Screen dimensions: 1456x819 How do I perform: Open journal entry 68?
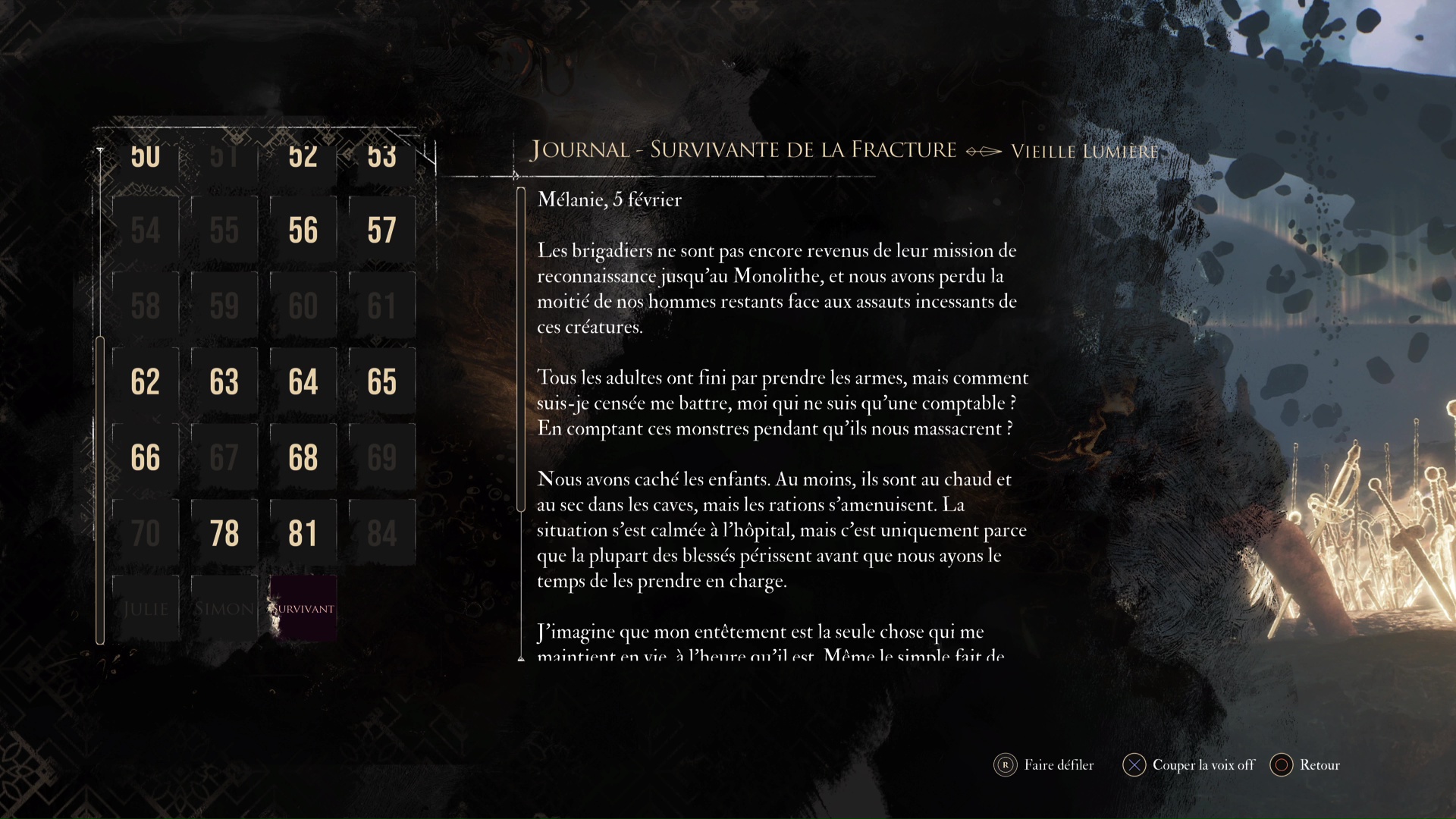tap(303, 457)
